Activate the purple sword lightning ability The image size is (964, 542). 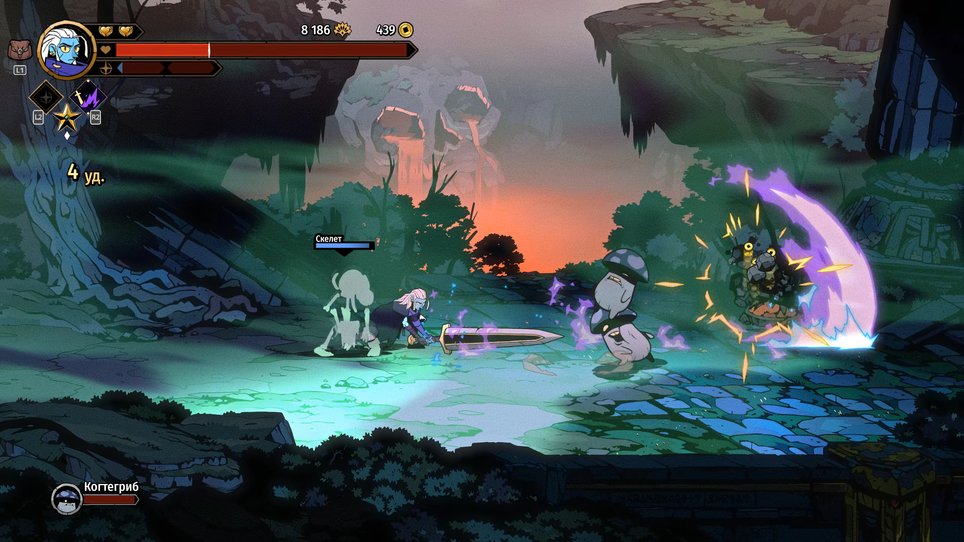pos(87,97)
